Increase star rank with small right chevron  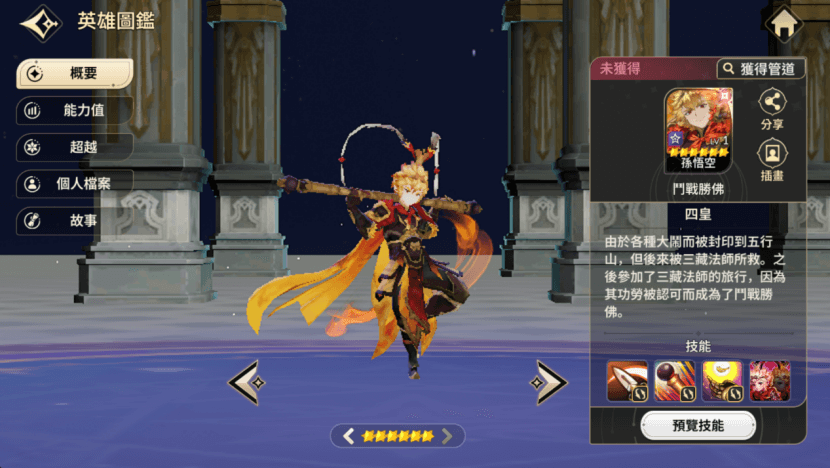point(447,436)
